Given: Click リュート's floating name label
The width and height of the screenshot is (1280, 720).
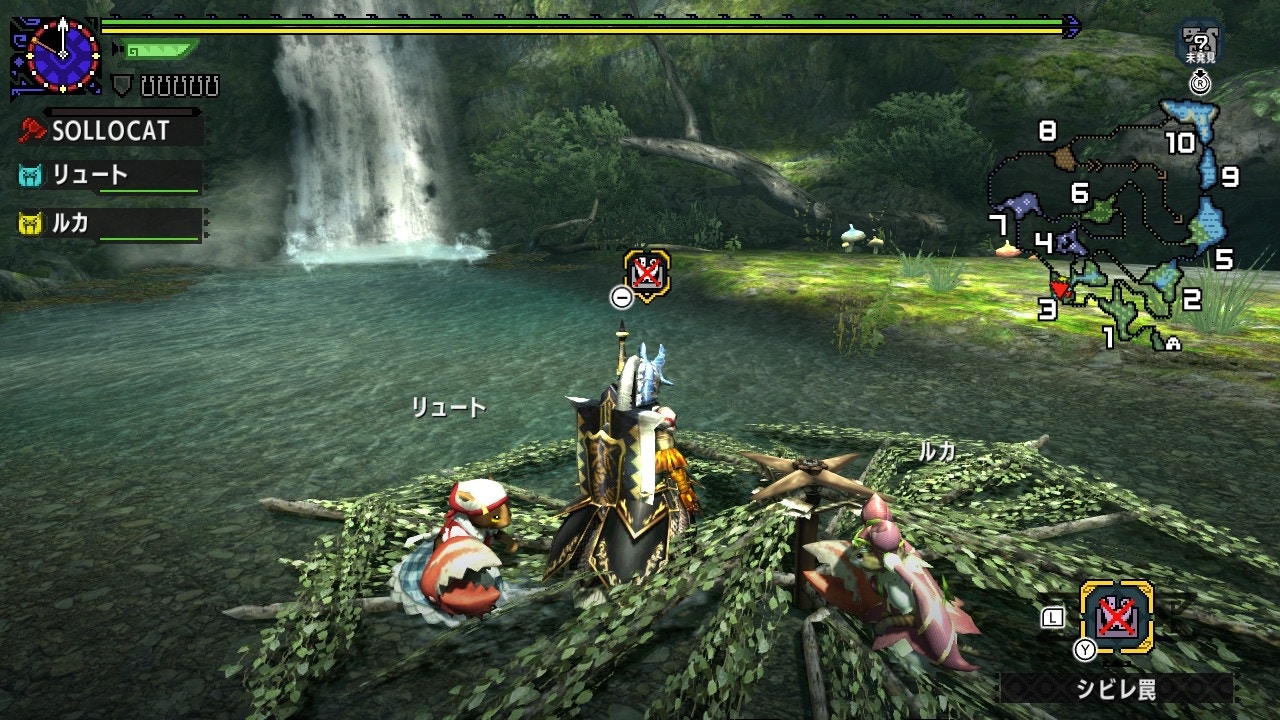Looking at the screenshot, I should pyautogui.click(x=449, y=408).
